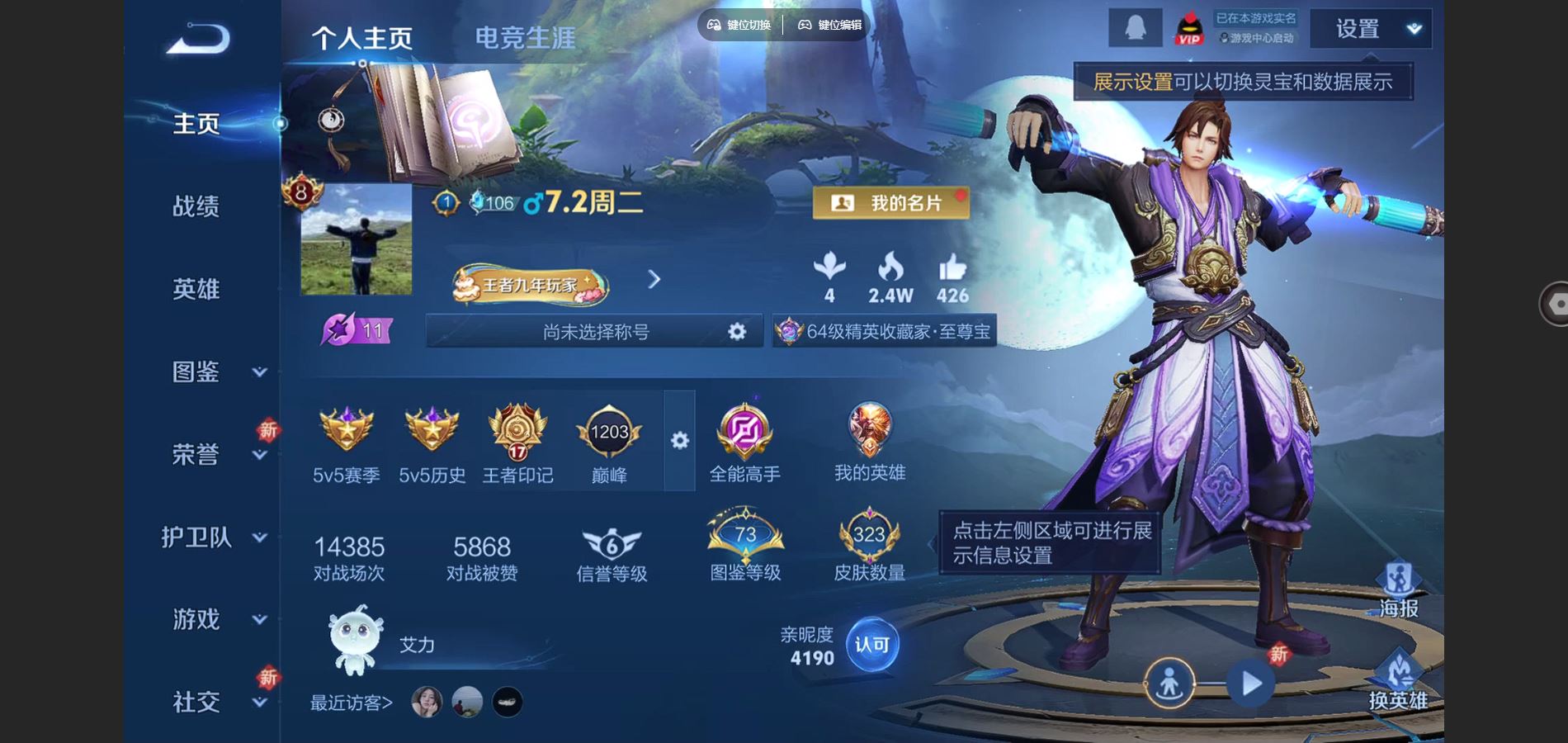1568x743 pixels.
Task: Open the first 最近访客 visitor avatar
Action: coord(426,703)
